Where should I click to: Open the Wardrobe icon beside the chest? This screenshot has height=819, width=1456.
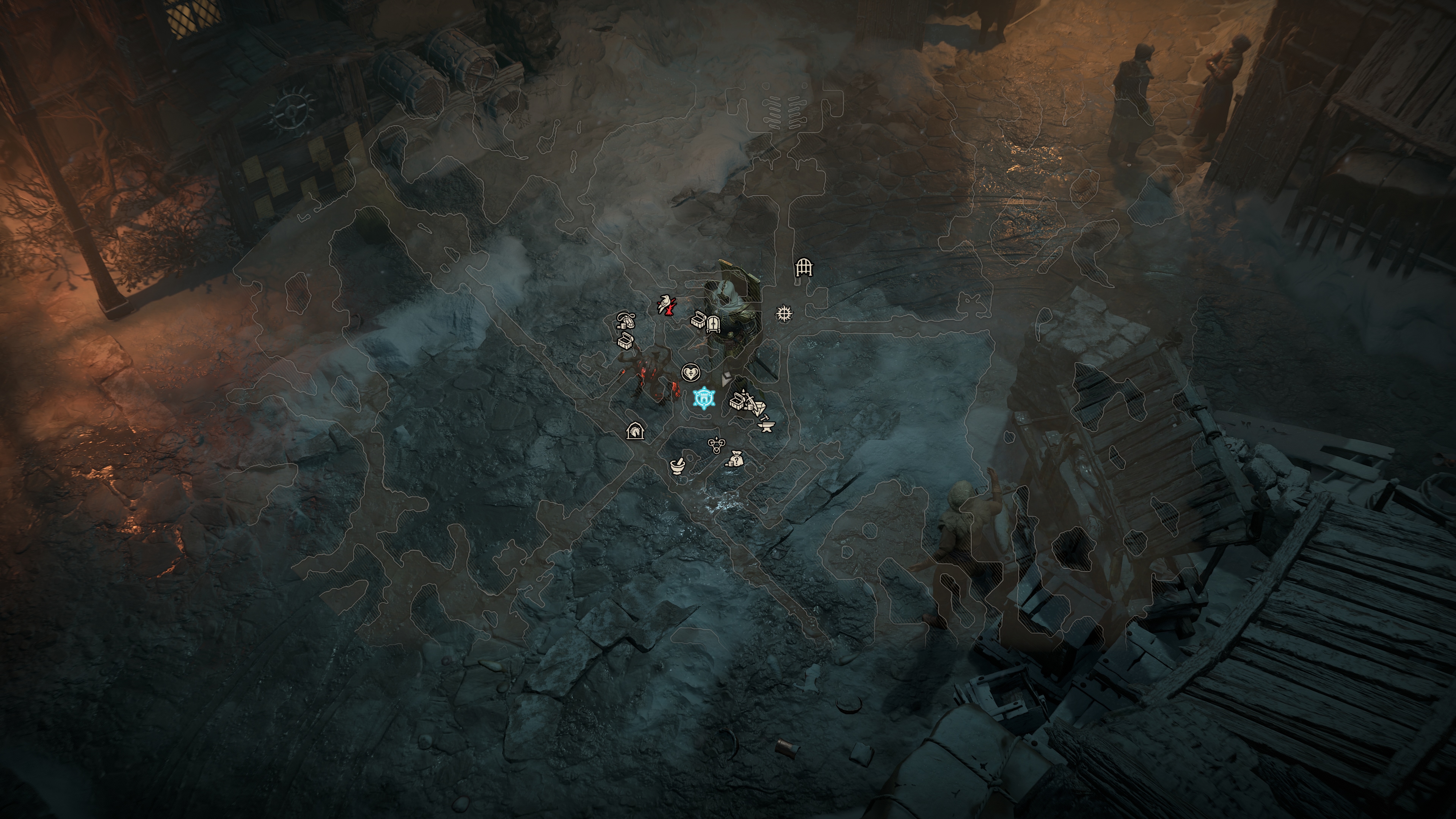click(713, 325)
